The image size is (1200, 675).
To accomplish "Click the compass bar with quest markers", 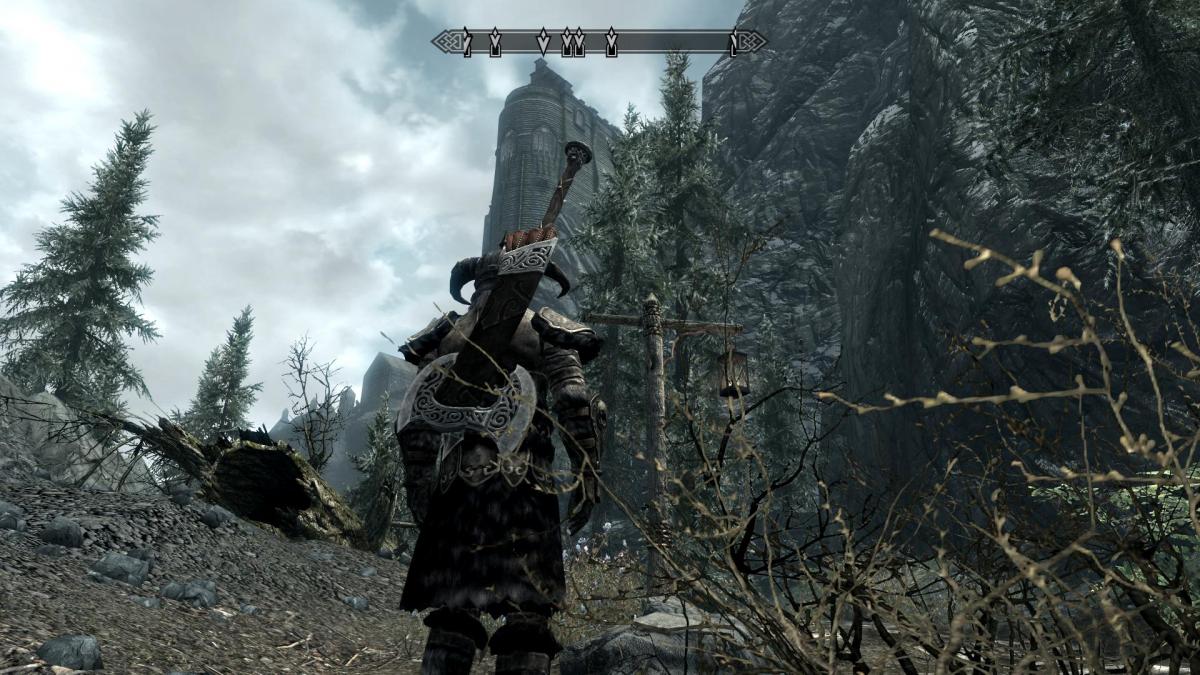I will point(599,42).
